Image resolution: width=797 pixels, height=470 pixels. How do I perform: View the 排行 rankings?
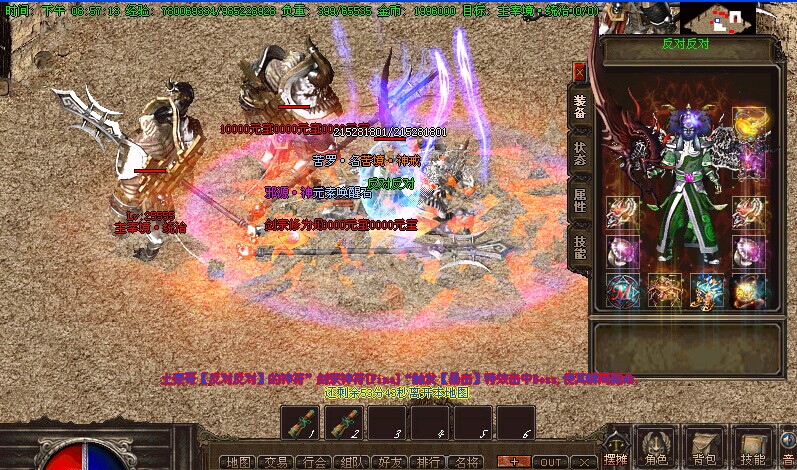coord(427,462)
